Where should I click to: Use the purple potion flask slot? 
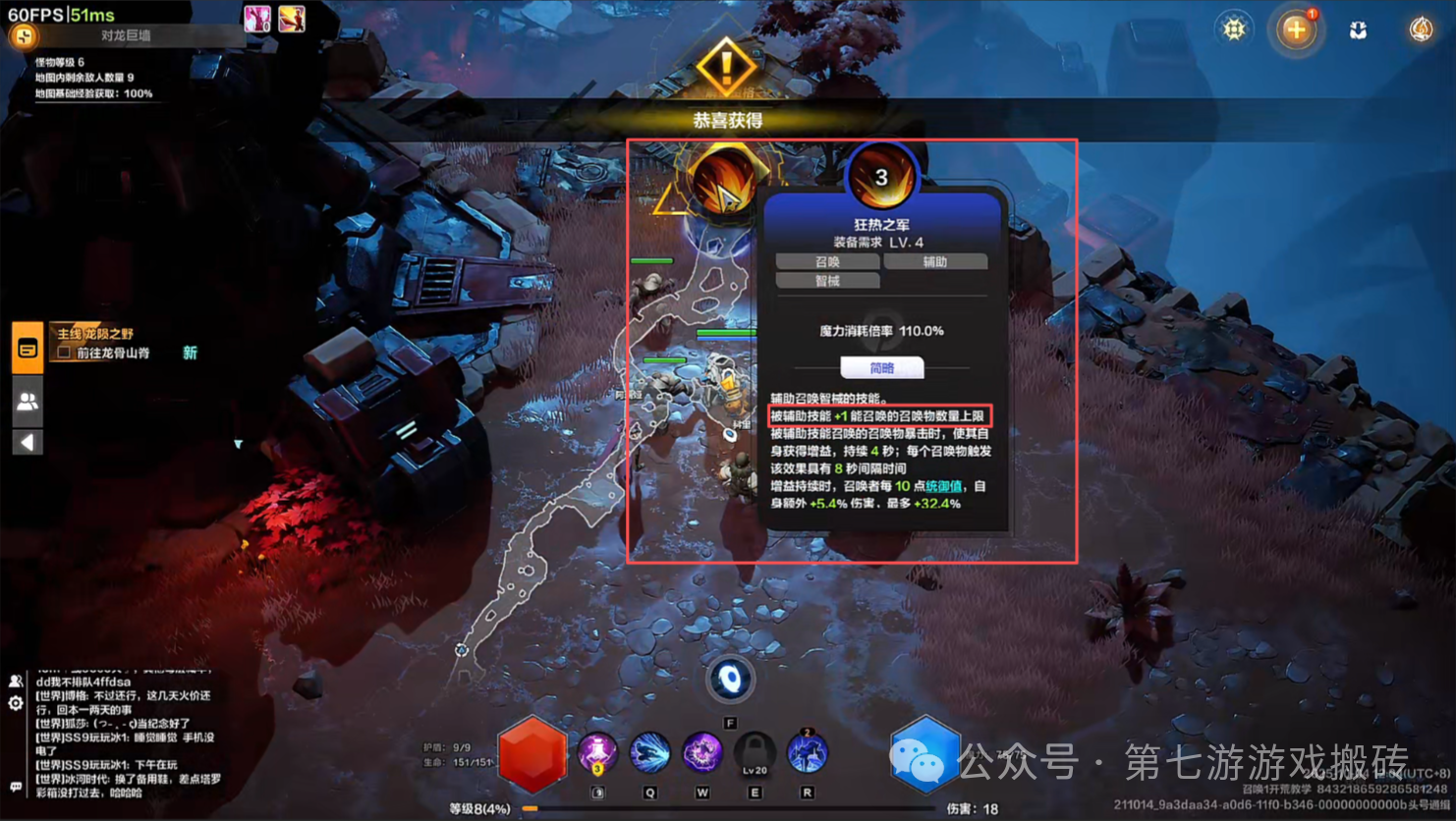[597, 753]
